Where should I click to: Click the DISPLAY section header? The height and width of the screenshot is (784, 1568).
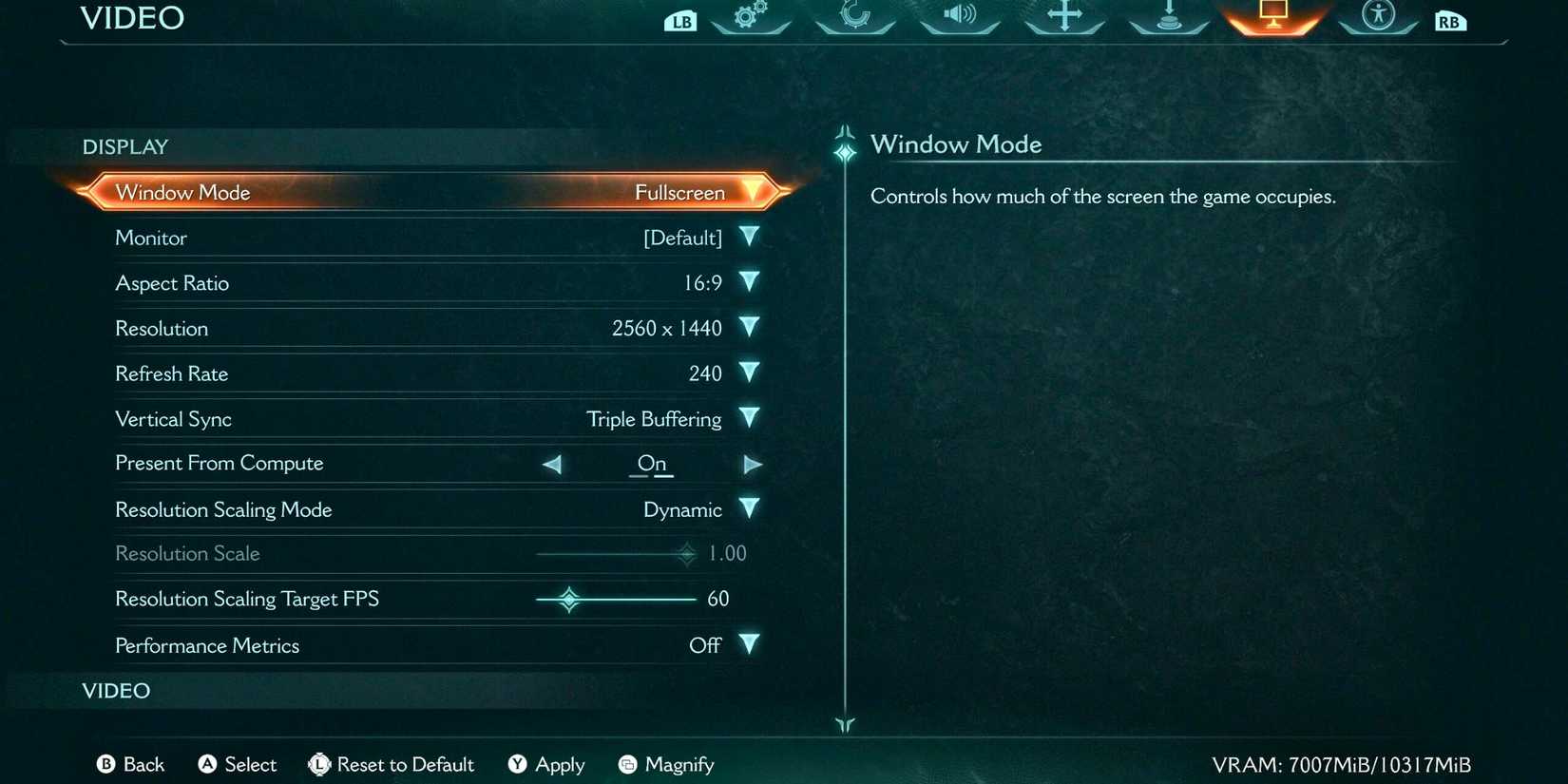tap(124, 146)
